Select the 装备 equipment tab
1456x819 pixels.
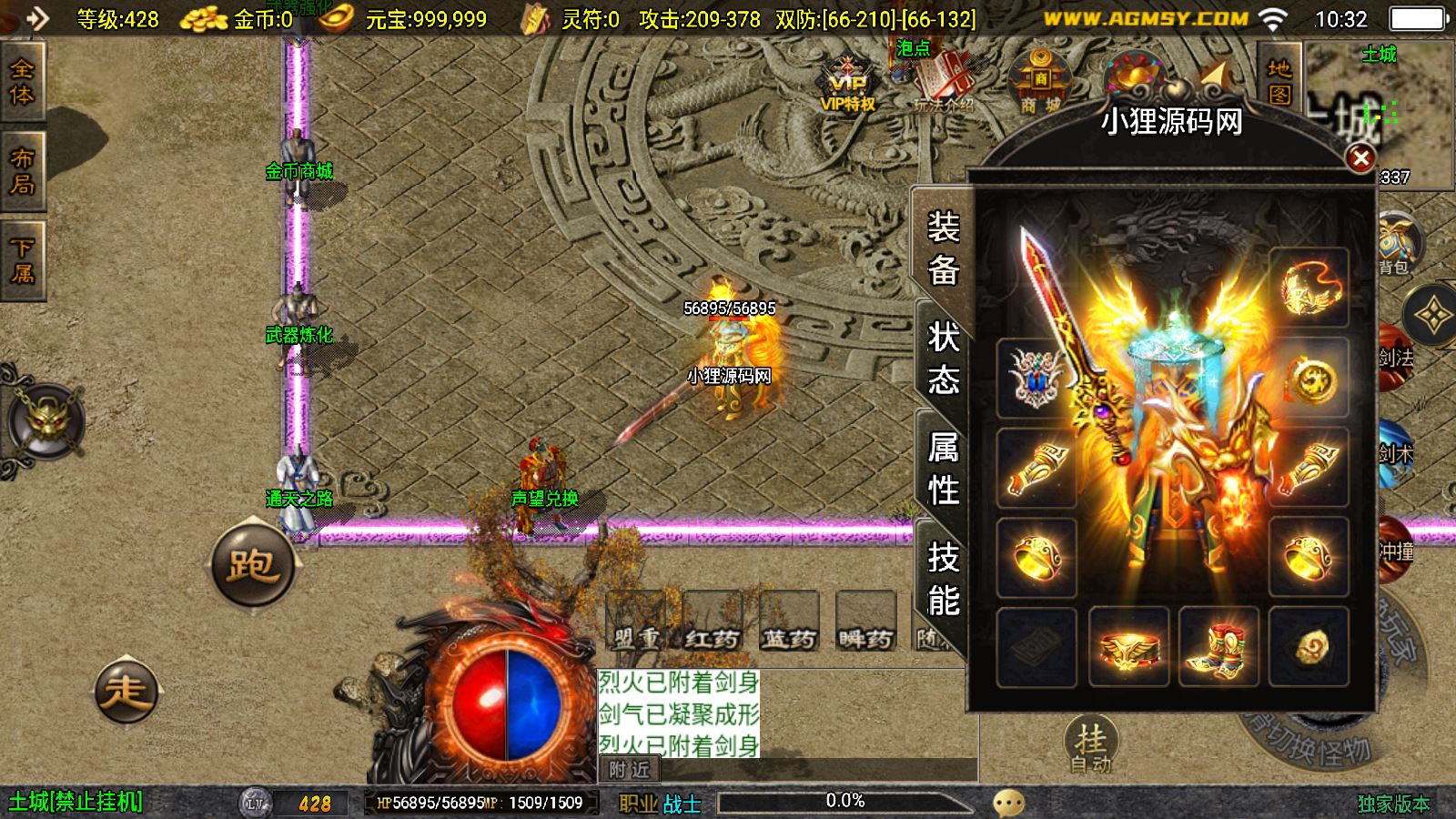point(944,248)
